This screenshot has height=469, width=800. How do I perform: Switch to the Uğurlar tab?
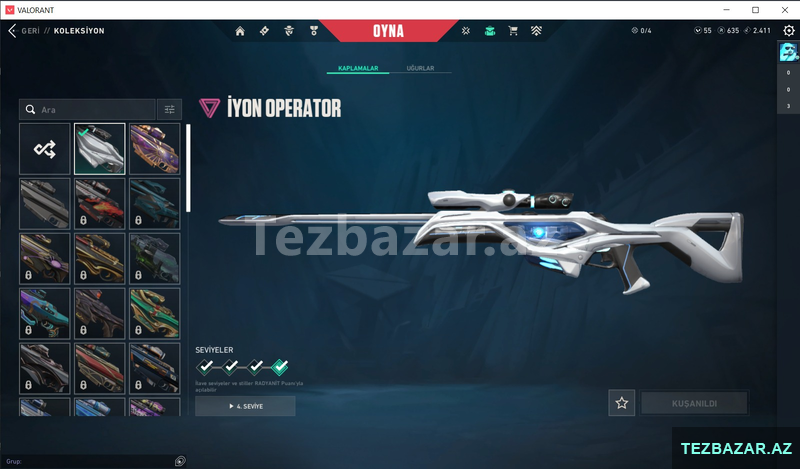tap(420, 68)
